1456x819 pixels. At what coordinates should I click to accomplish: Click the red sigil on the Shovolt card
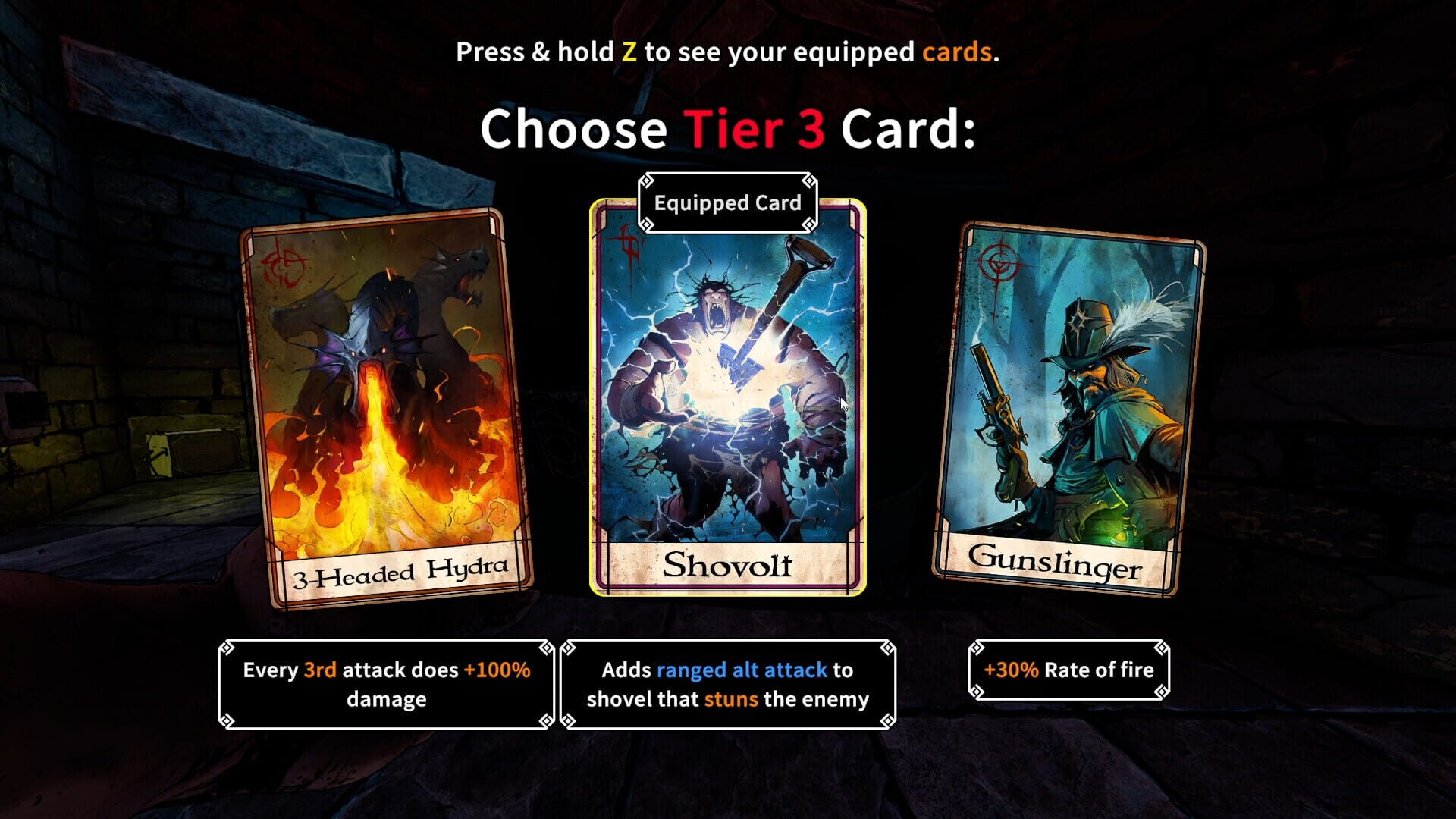click(x=625, y=242)
